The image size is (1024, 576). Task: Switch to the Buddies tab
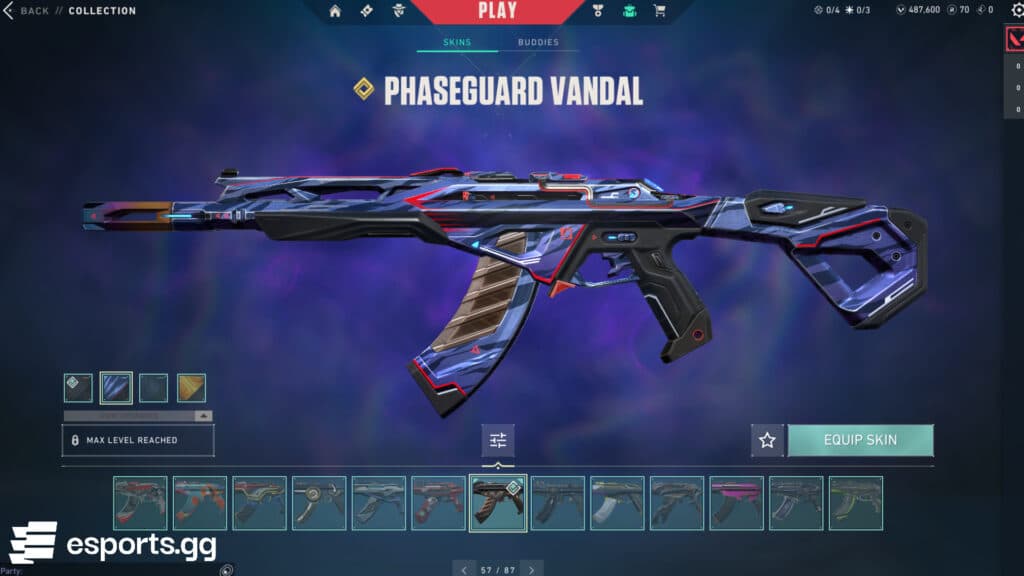pyautogui.click(x=538, y=43)
